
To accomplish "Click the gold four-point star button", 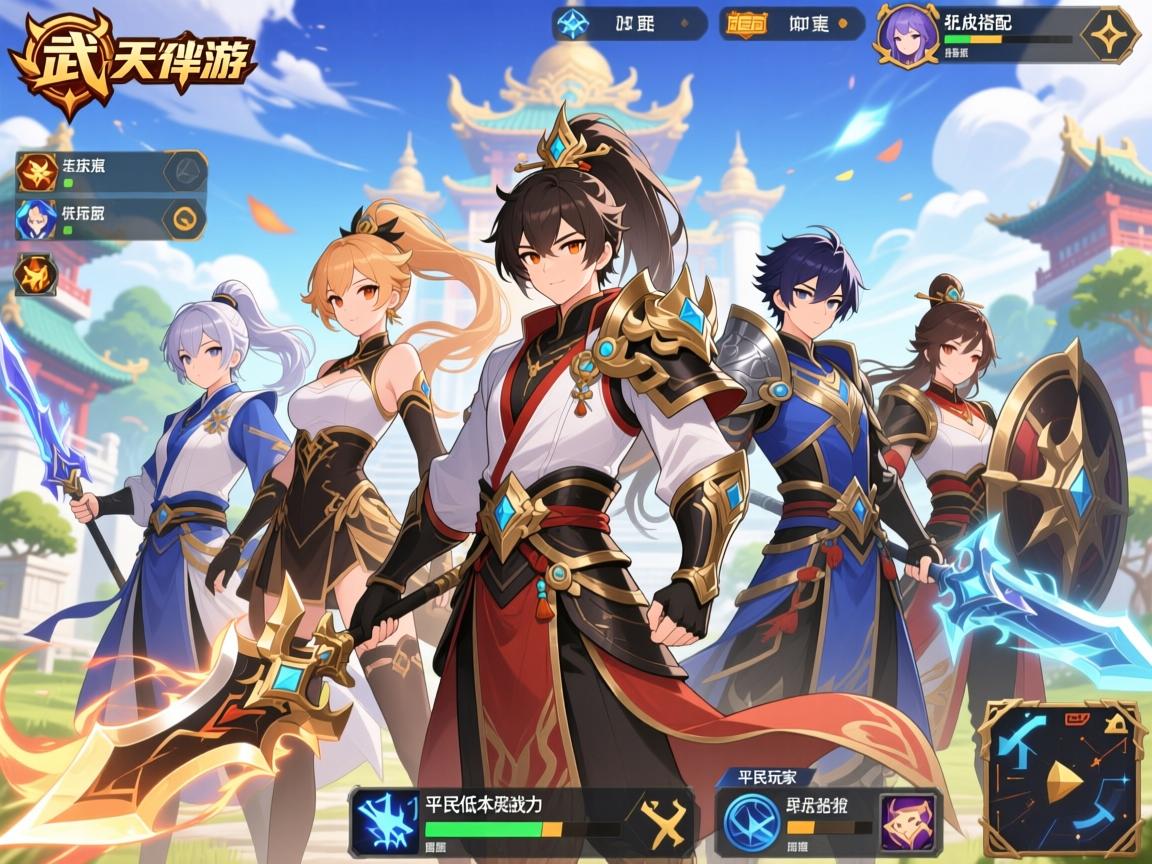I will pos(1108,35).
